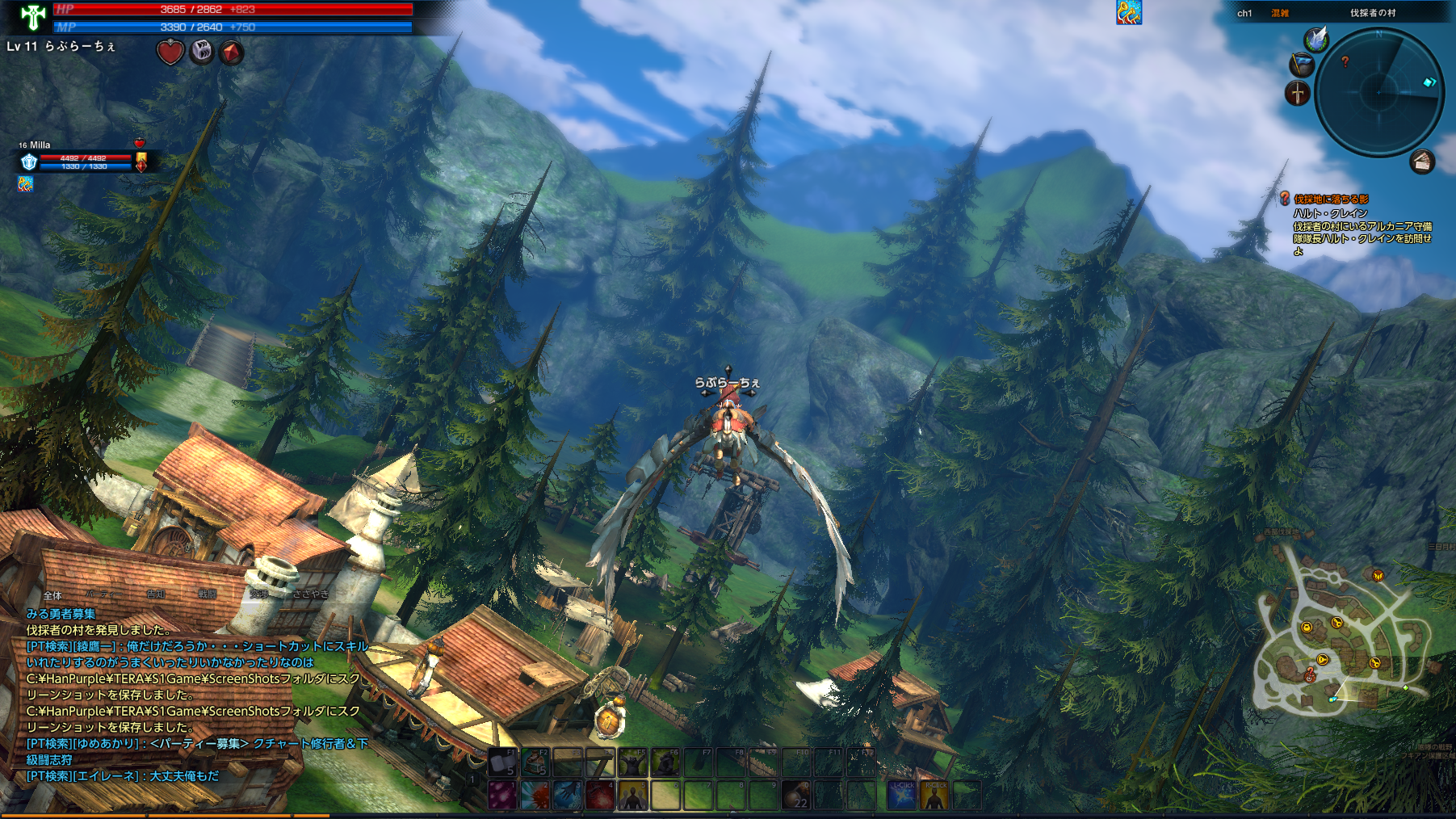The width and height of the screenshot is (1456, 819).
Task: Show the 戦闘 chat tab
Action: [208, 595]
